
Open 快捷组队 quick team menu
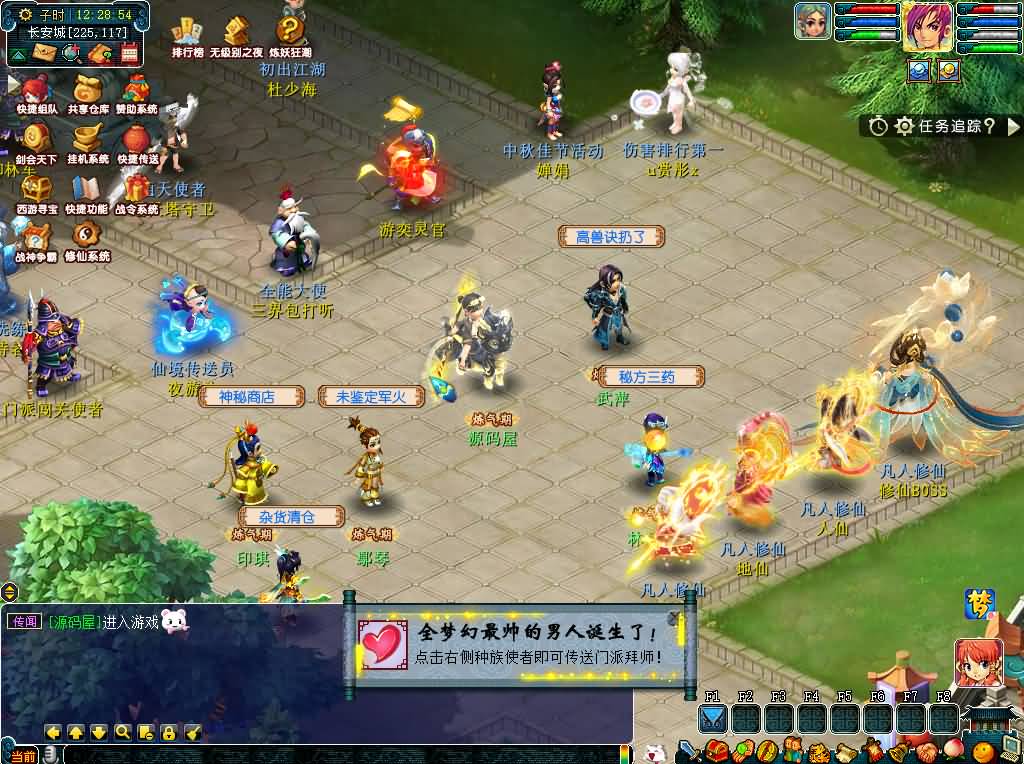[x=38, y=92]
